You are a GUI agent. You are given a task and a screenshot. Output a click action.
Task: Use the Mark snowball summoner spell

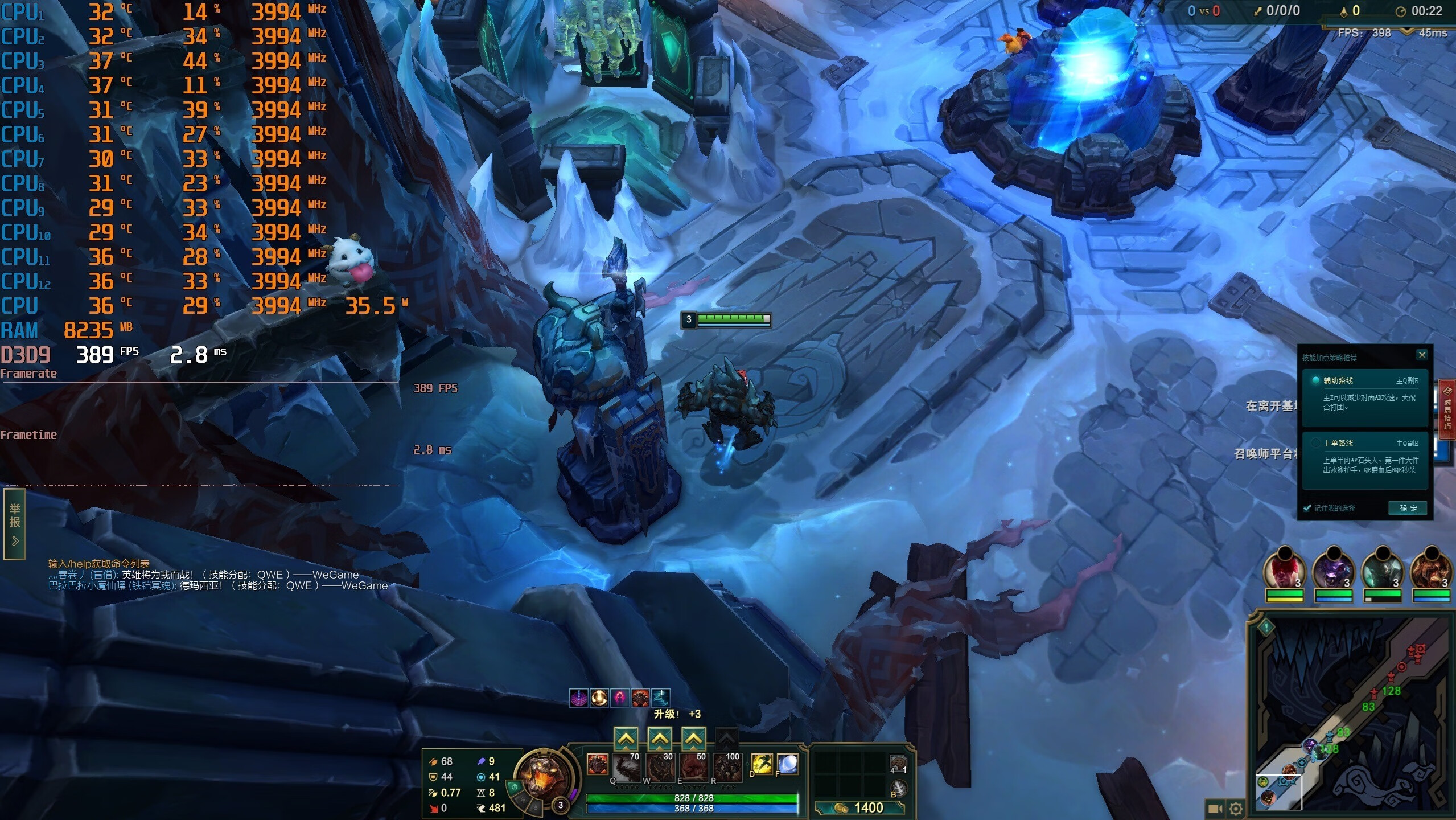pos(787,764)
